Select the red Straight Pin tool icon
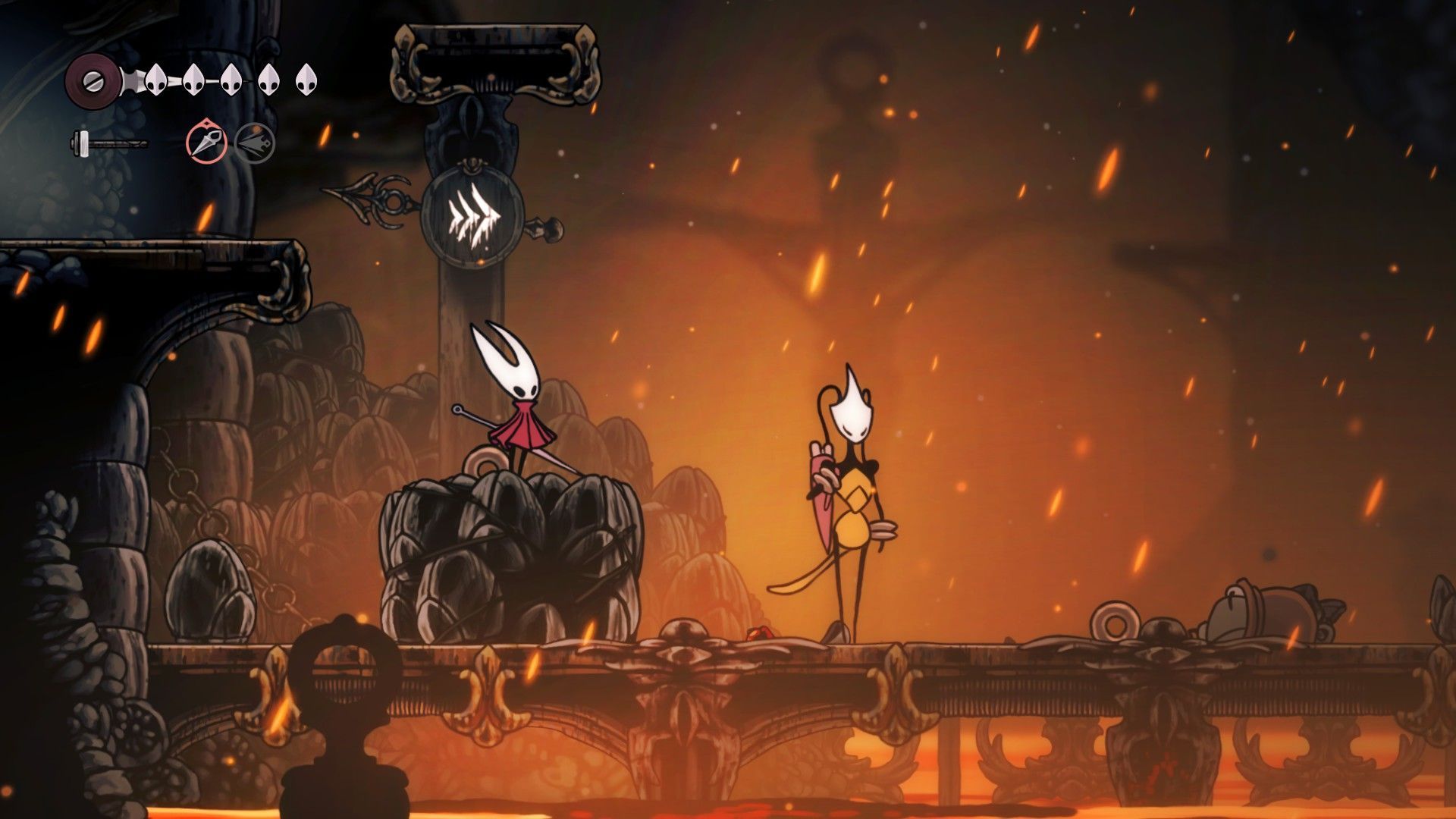The image size is (1456, 819). coord(206,143)
